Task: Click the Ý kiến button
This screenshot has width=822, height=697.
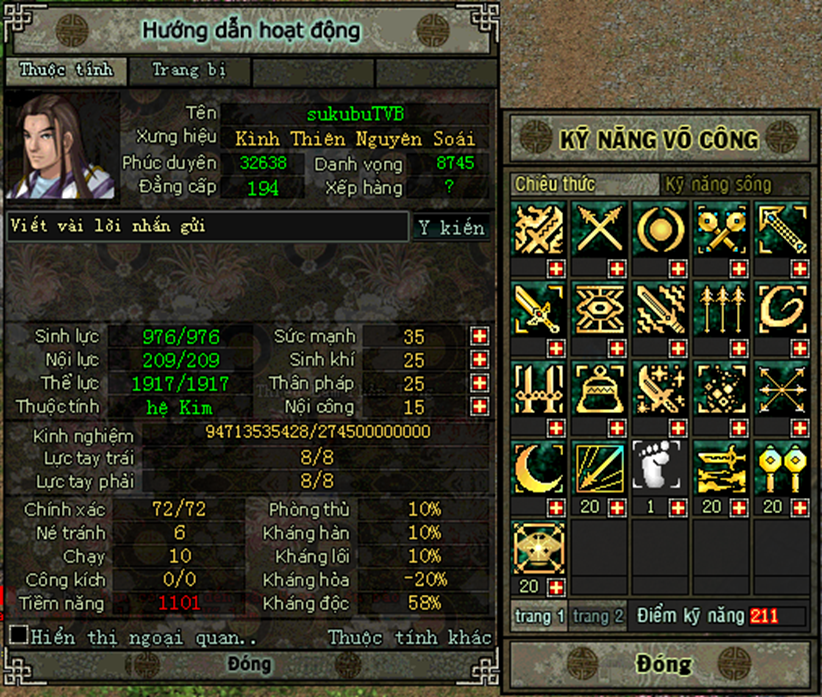Action: coord(452,227)
